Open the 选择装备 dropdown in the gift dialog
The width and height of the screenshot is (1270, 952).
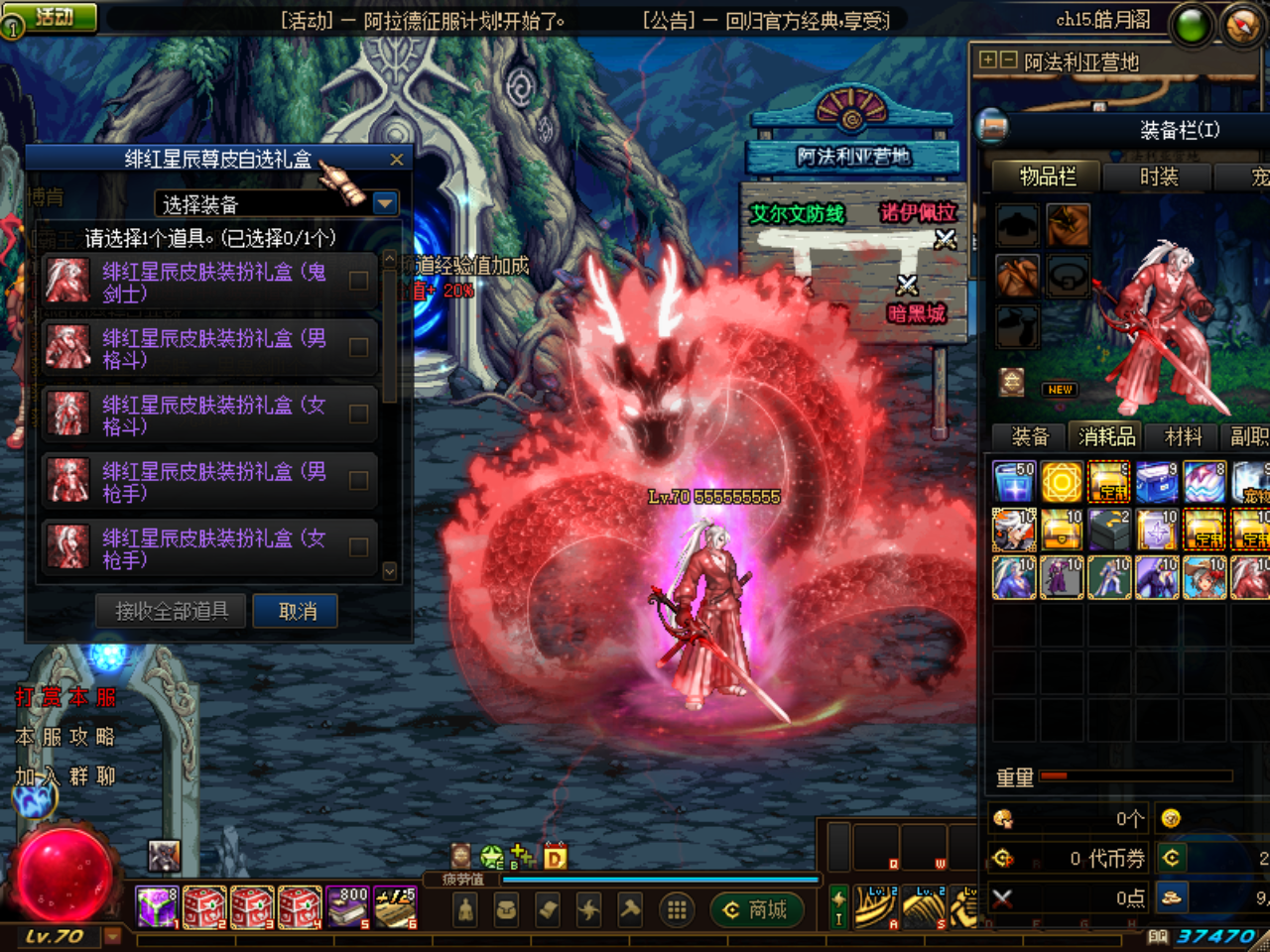tap(385, 202)
